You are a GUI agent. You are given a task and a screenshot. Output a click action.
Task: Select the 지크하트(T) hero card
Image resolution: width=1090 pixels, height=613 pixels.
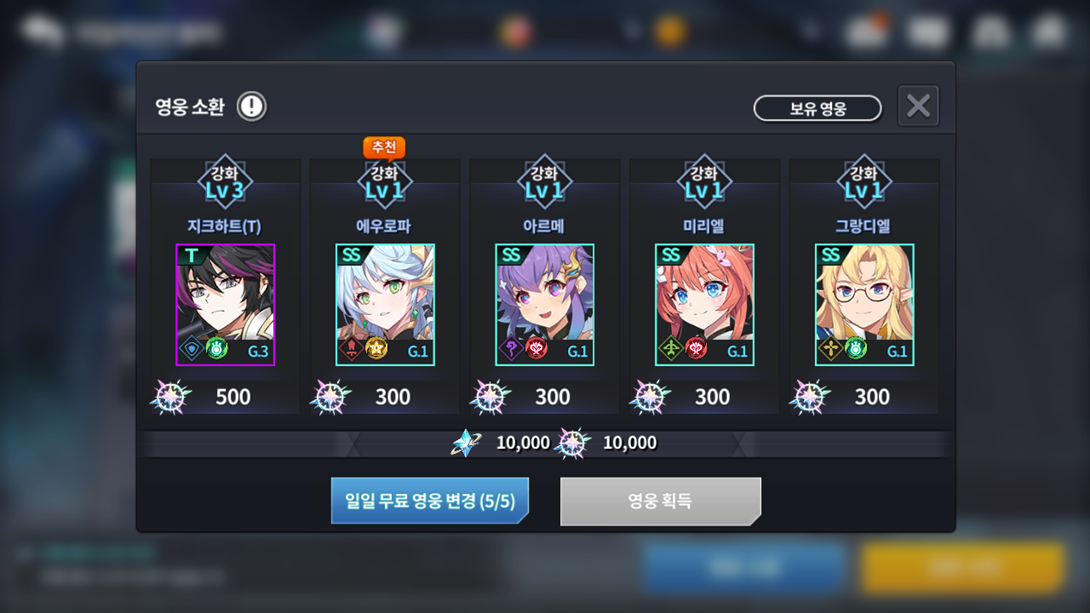click(x=225, y=305)
